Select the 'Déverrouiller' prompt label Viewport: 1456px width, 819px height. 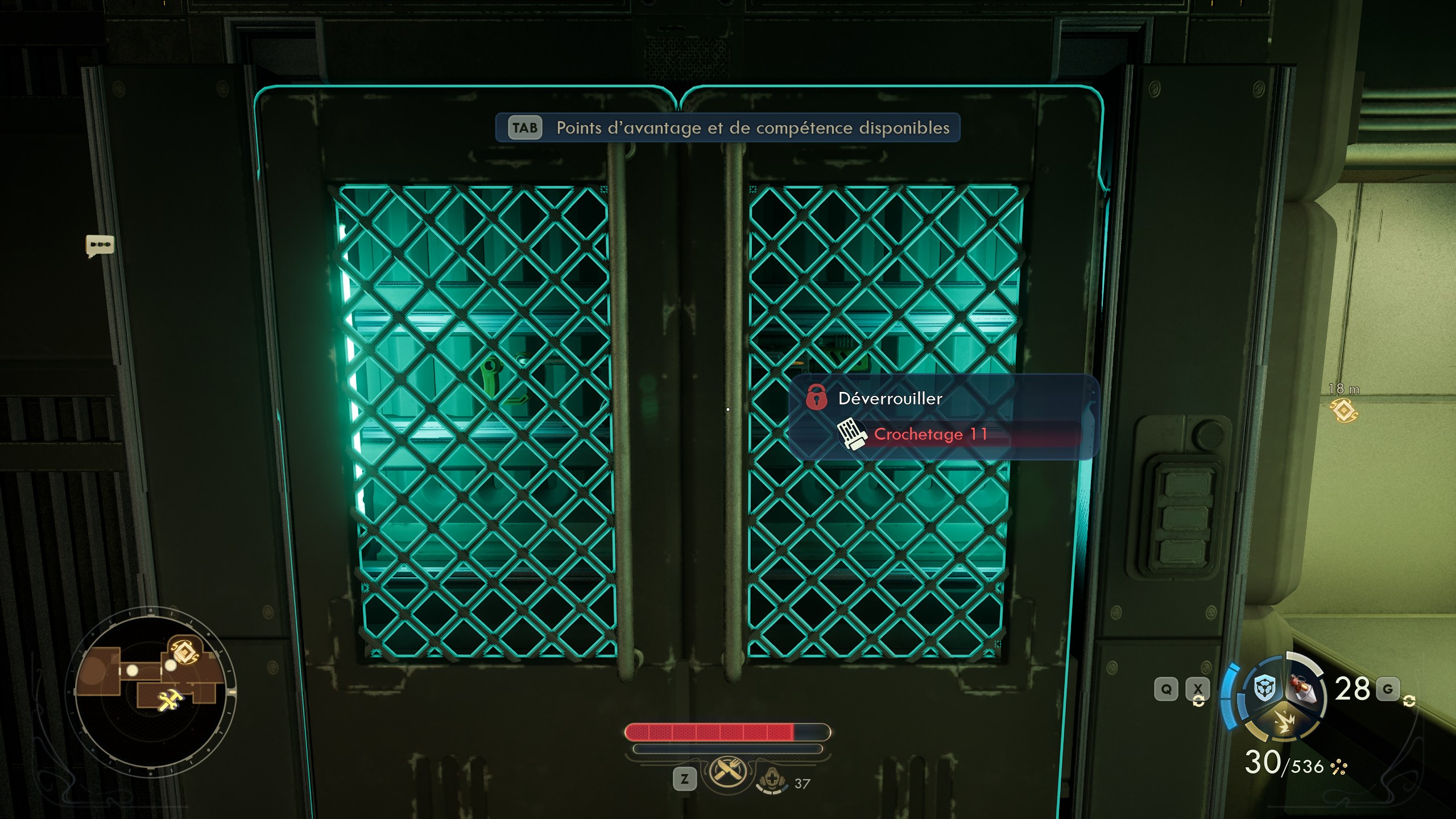[891, 399]
